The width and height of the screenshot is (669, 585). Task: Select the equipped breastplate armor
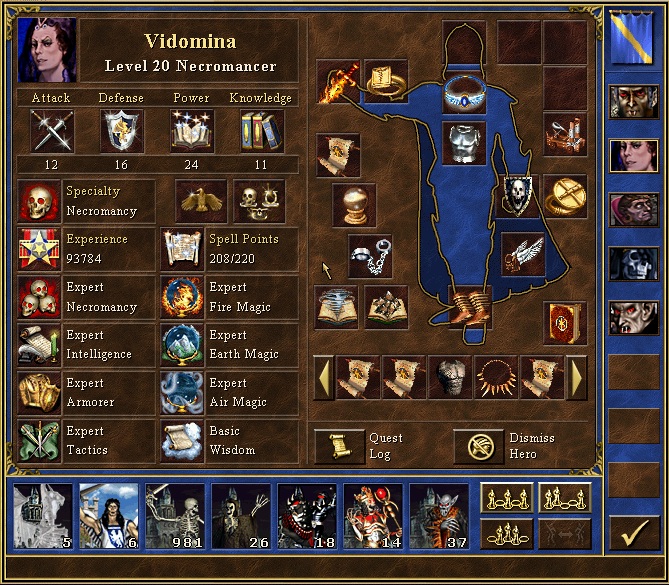coord(464,143)
